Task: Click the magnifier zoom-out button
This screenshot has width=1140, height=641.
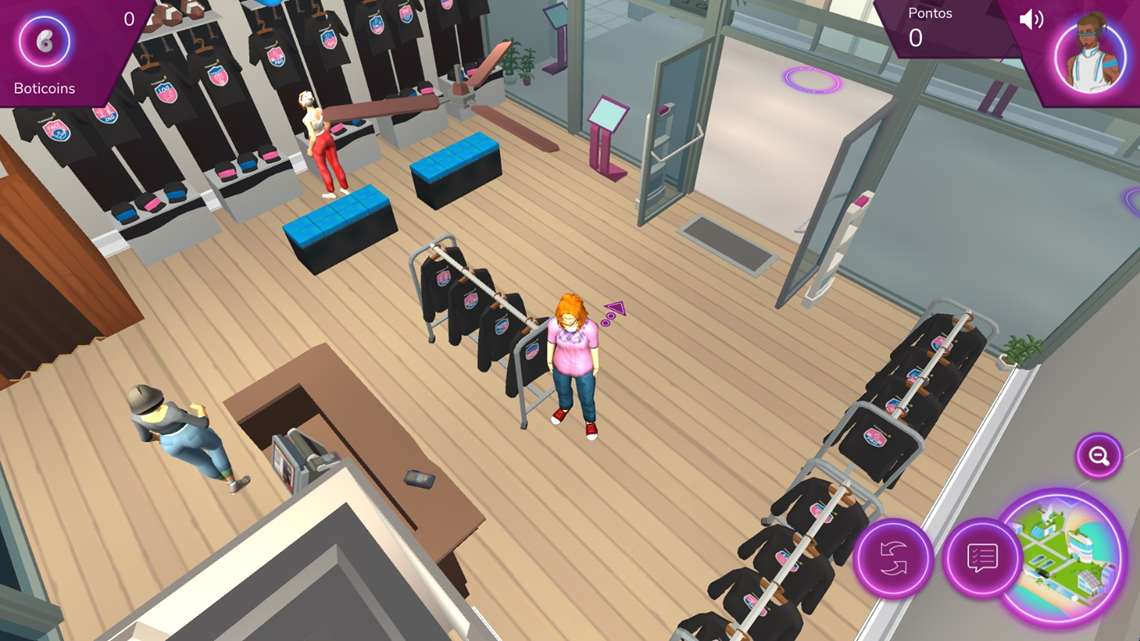Action: [x=1098, y=456]
